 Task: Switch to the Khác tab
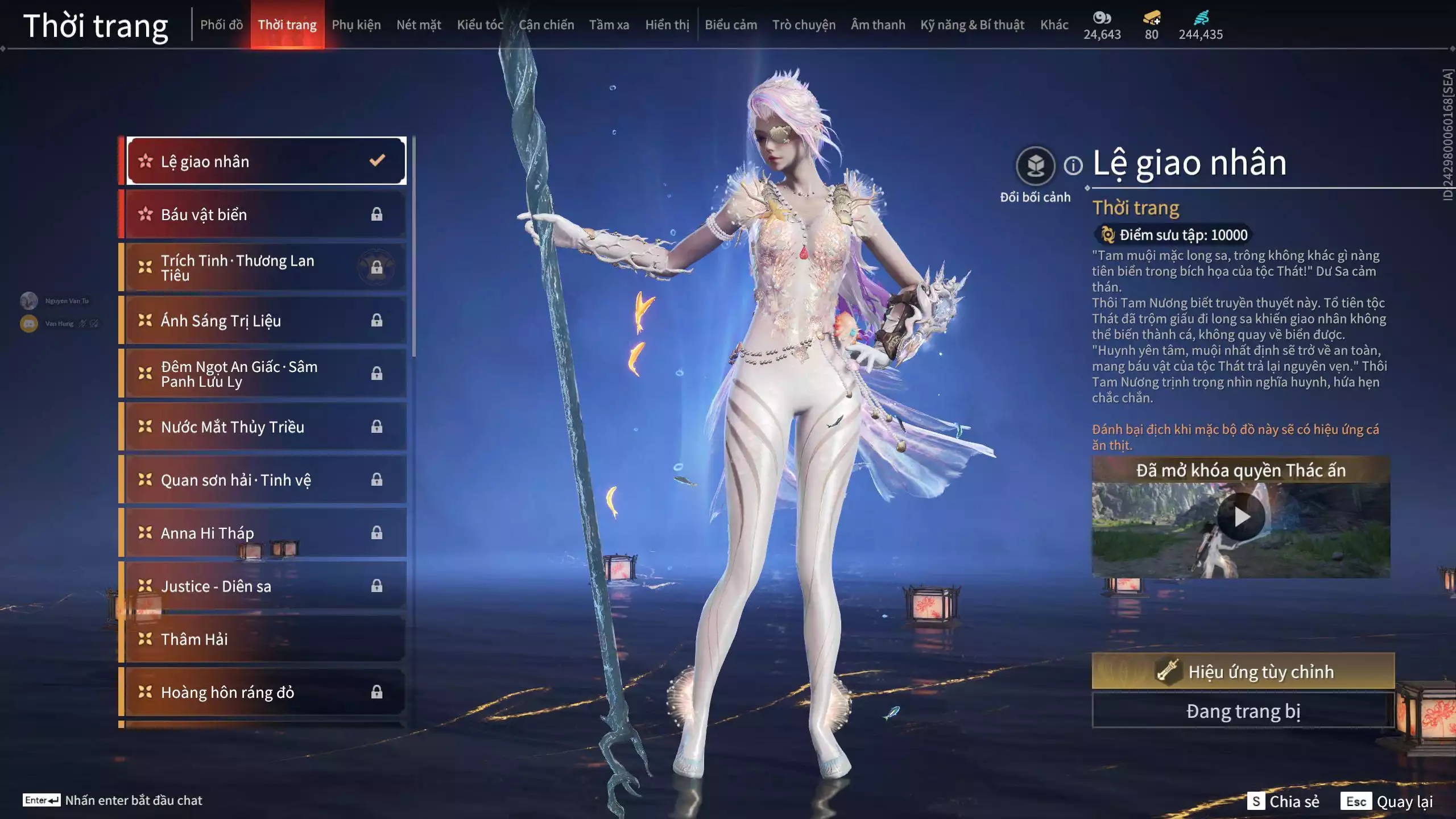click(x=1054, y=25)
